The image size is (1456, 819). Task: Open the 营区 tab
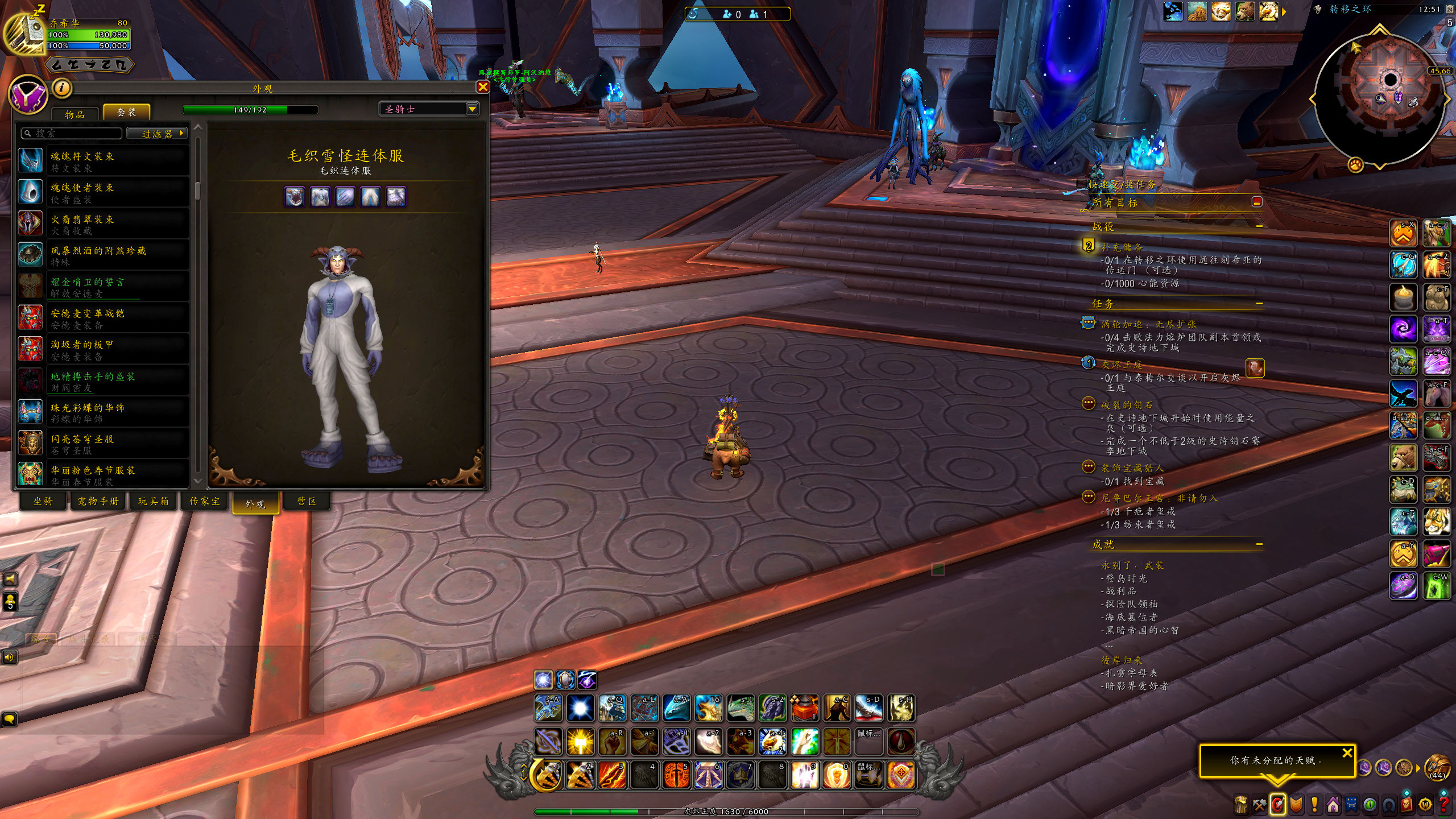pyautogui.click(x=307, y=501)
